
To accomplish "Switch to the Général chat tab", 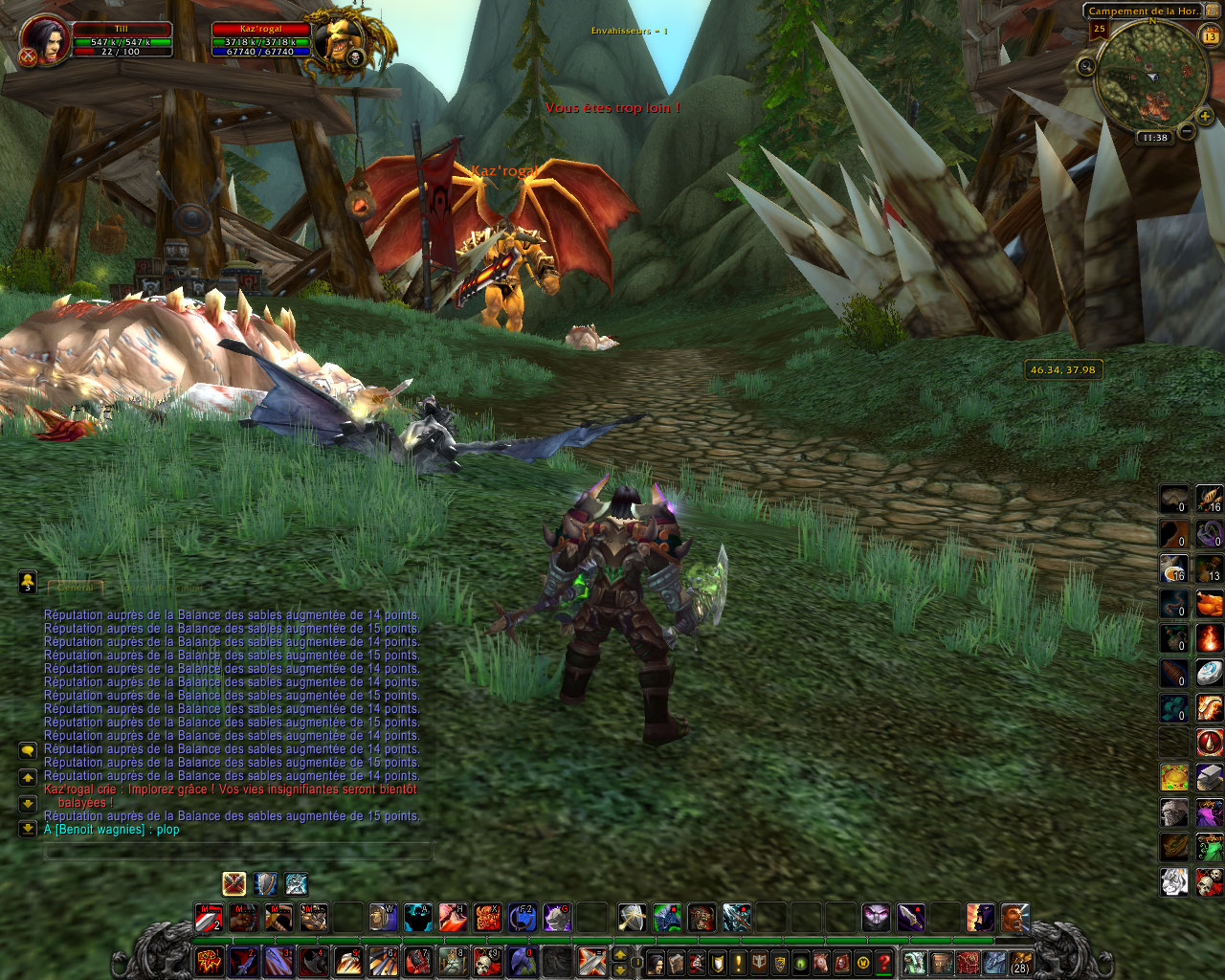I will [76, 587].
